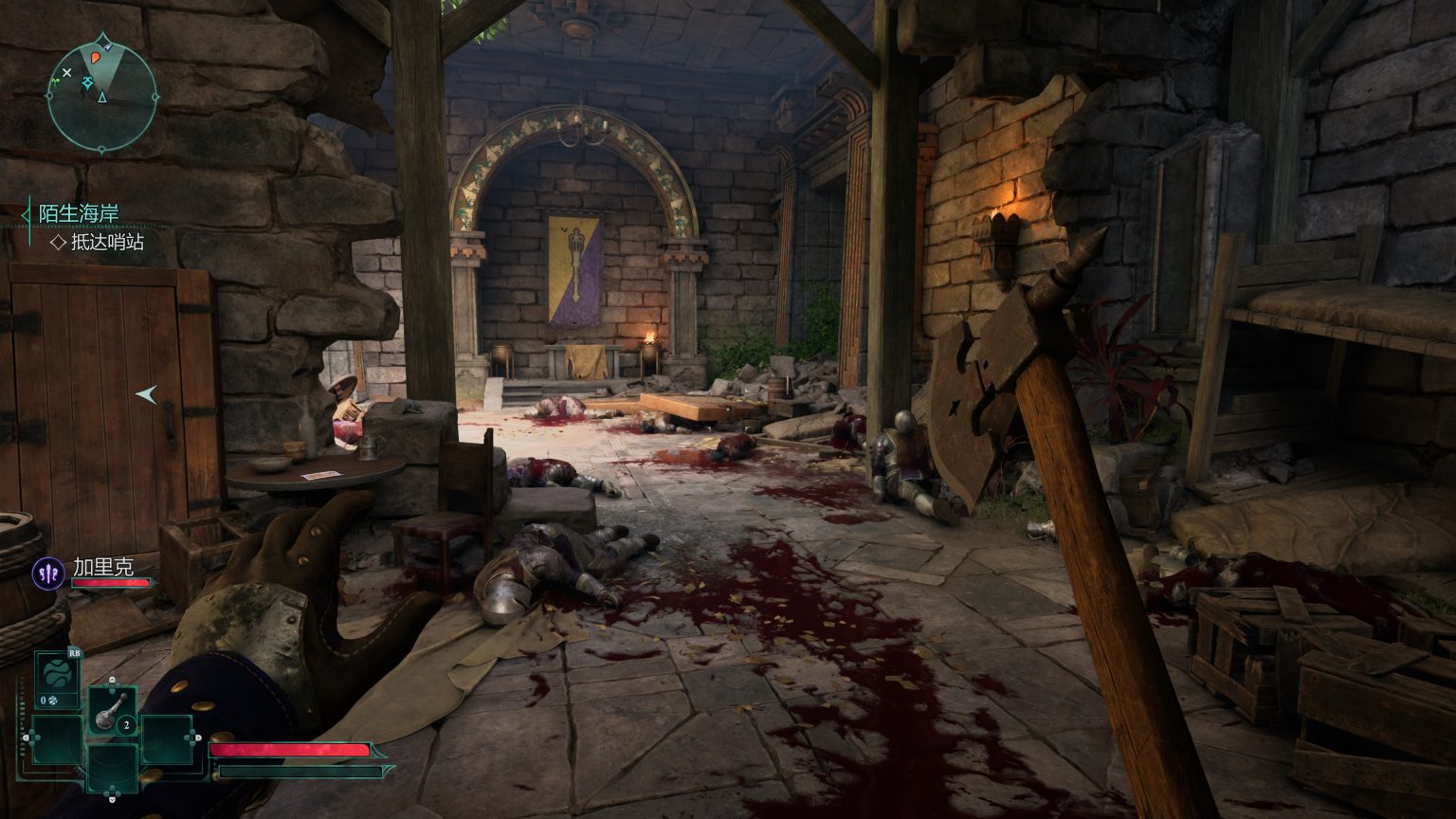Click the green plant marker on minimap
The image size is (1456, 819).
[x=56, y=83]
